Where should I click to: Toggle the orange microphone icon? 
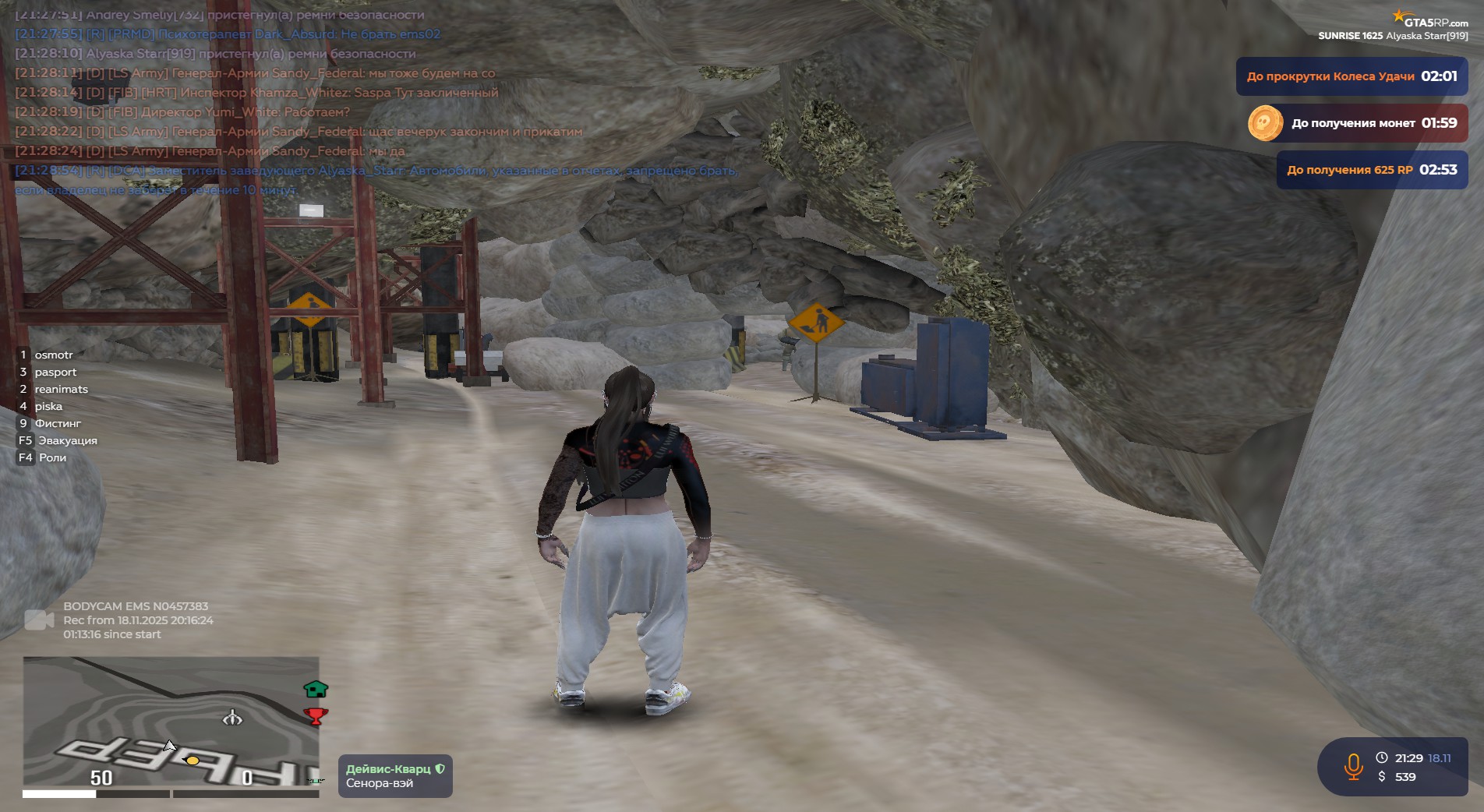1353,767
